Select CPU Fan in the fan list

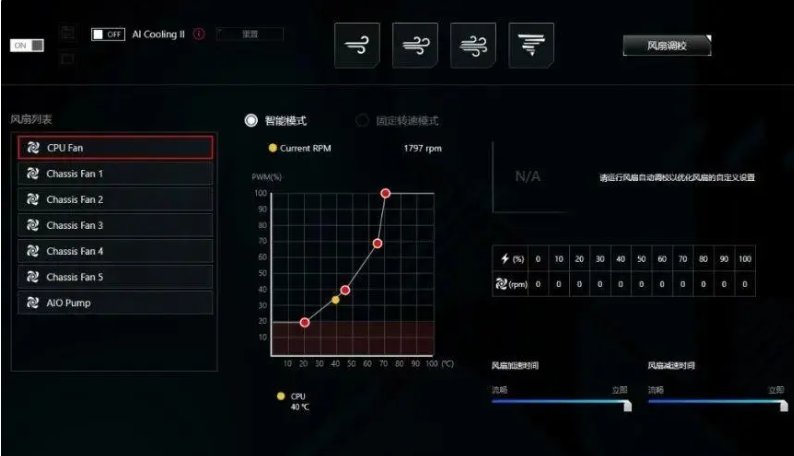pyautogui.click(x=115, y=147)
